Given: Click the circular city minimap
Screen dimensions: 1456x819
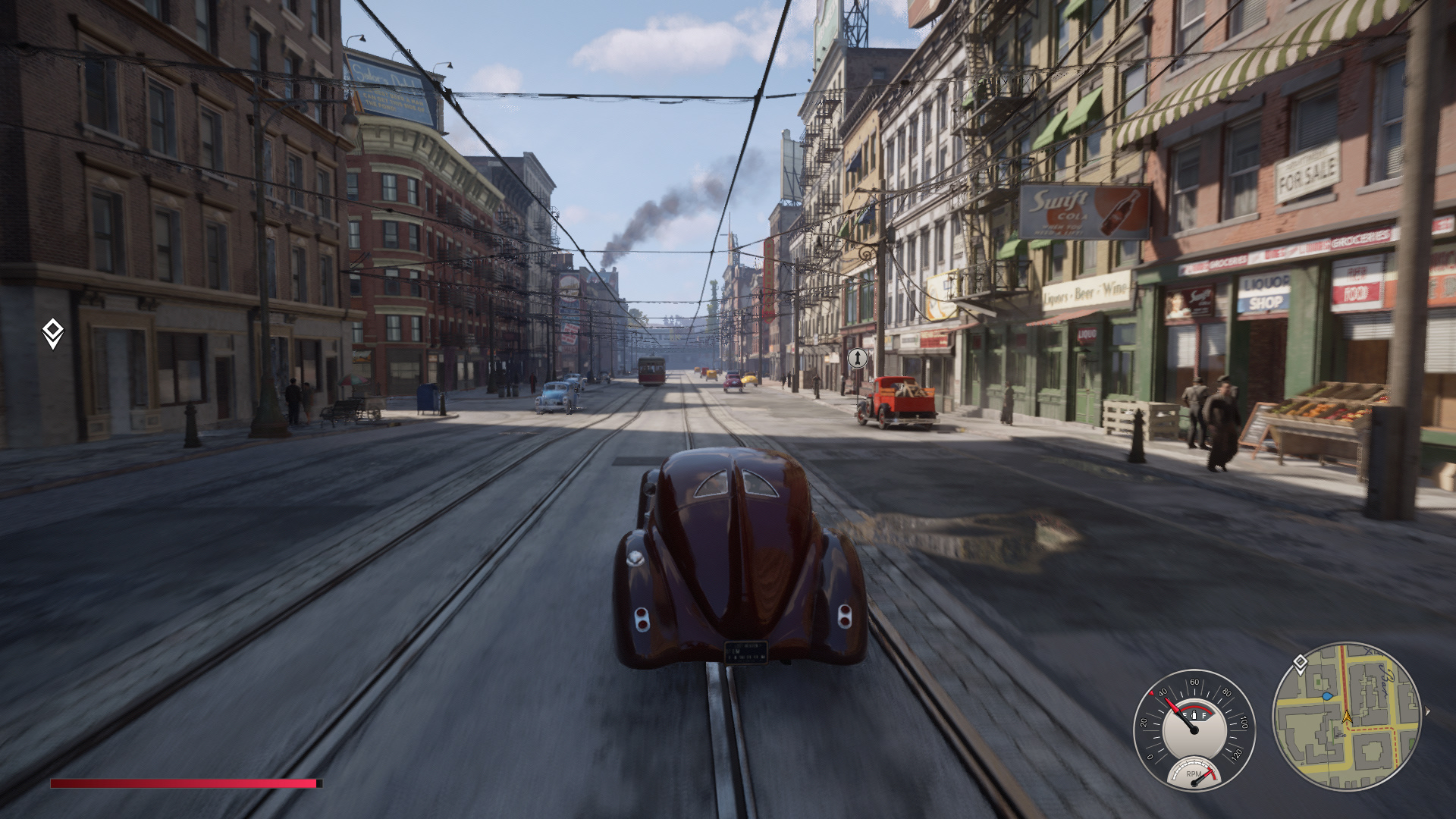Looking at the screenshot, I should (x=1346, y=716).
